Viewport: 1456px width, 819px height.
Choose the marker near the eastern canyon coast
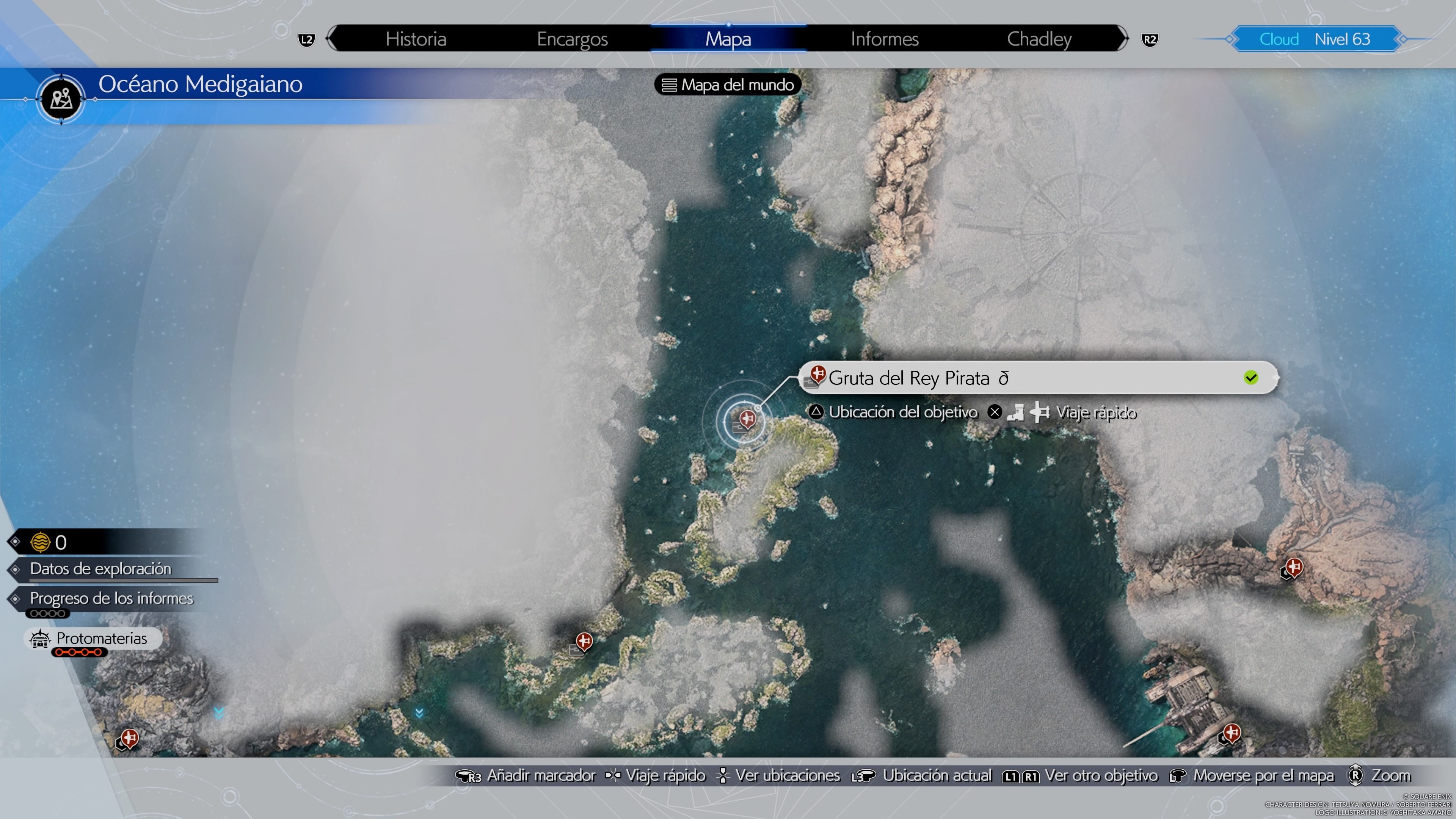pos(1294,566)
